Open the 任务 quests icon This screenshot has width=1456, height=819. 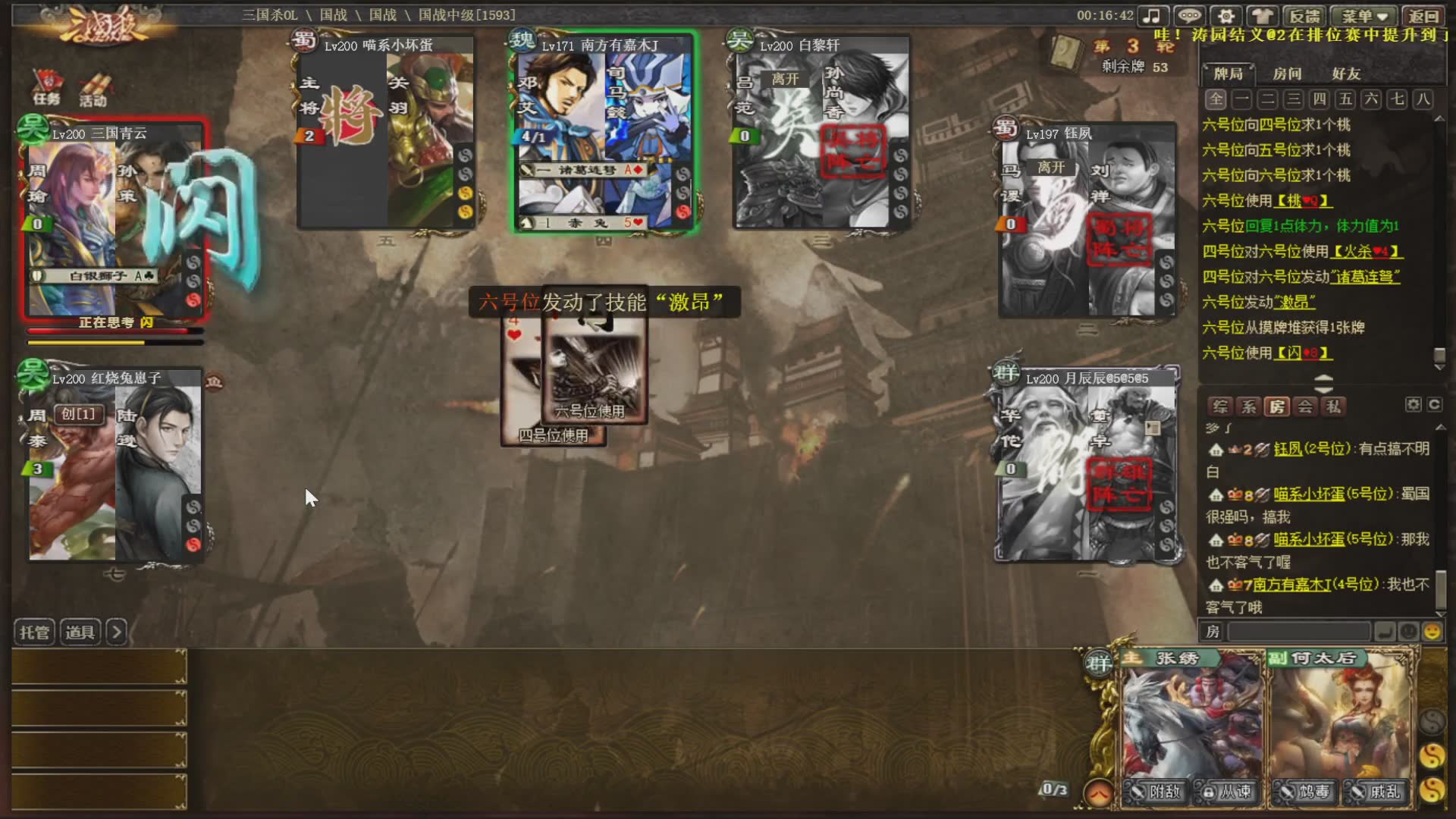tap(46, 89)
